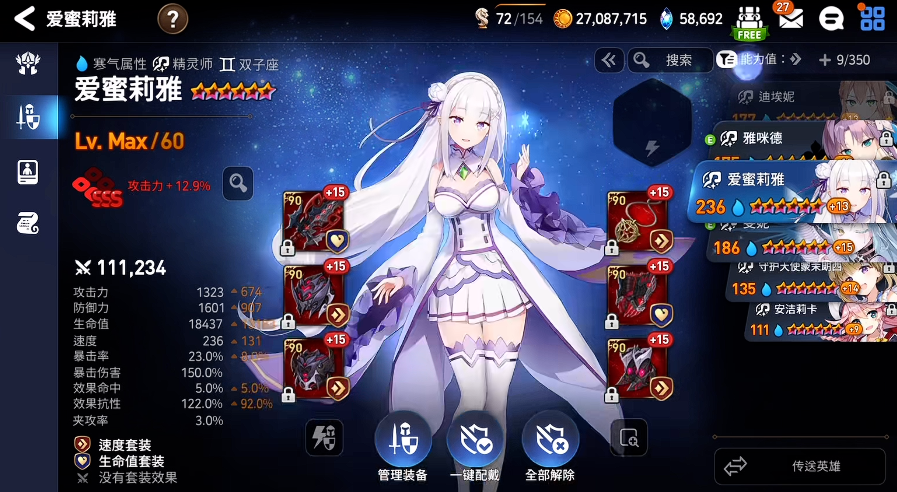Switch to the hero portrait profile tab
This screenshot has height=492, width=897.
click(28, 172)
